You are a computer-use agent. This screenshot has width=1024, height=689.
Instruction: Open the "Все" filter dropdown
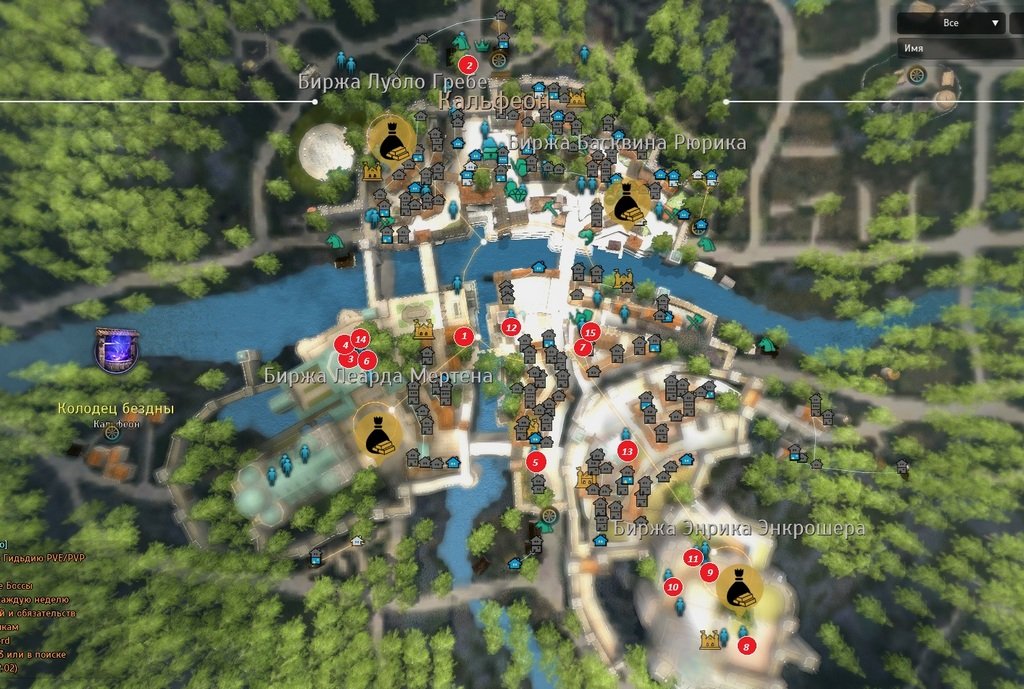(x=951, y=22)
